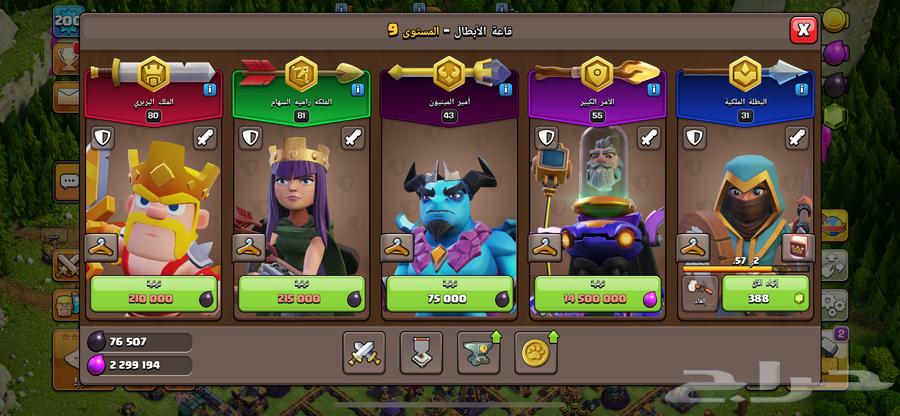The width and height of the screenshot is (900, 416).
Task: Upgrade Archer Queen for 215 000 dark elixir
Action: 297,296
